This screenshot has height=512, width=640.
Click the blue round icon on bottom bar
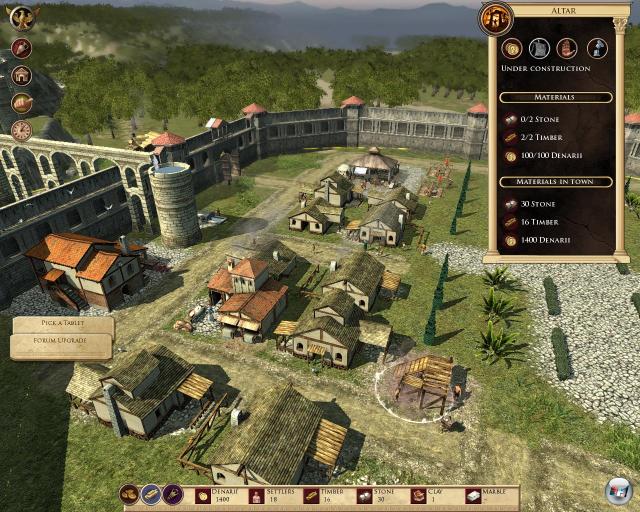click(x=151, y=494)
